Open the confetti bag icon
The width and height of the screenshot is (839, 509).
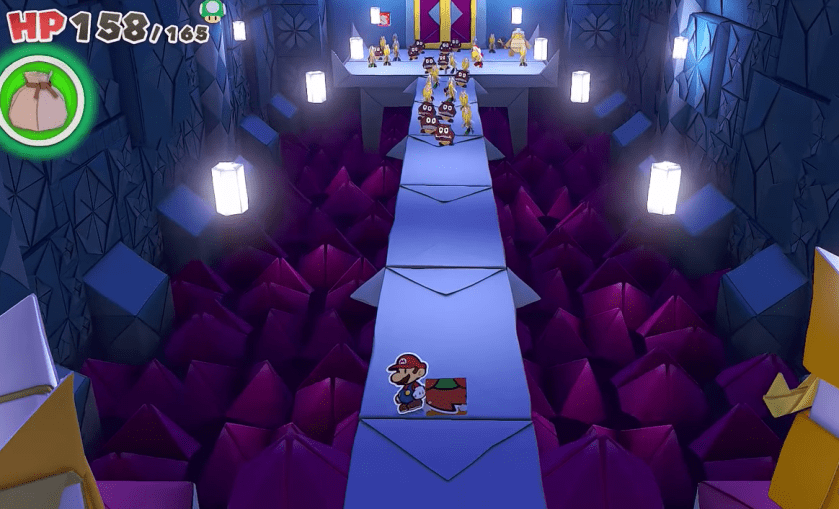[x=42, y=100]
